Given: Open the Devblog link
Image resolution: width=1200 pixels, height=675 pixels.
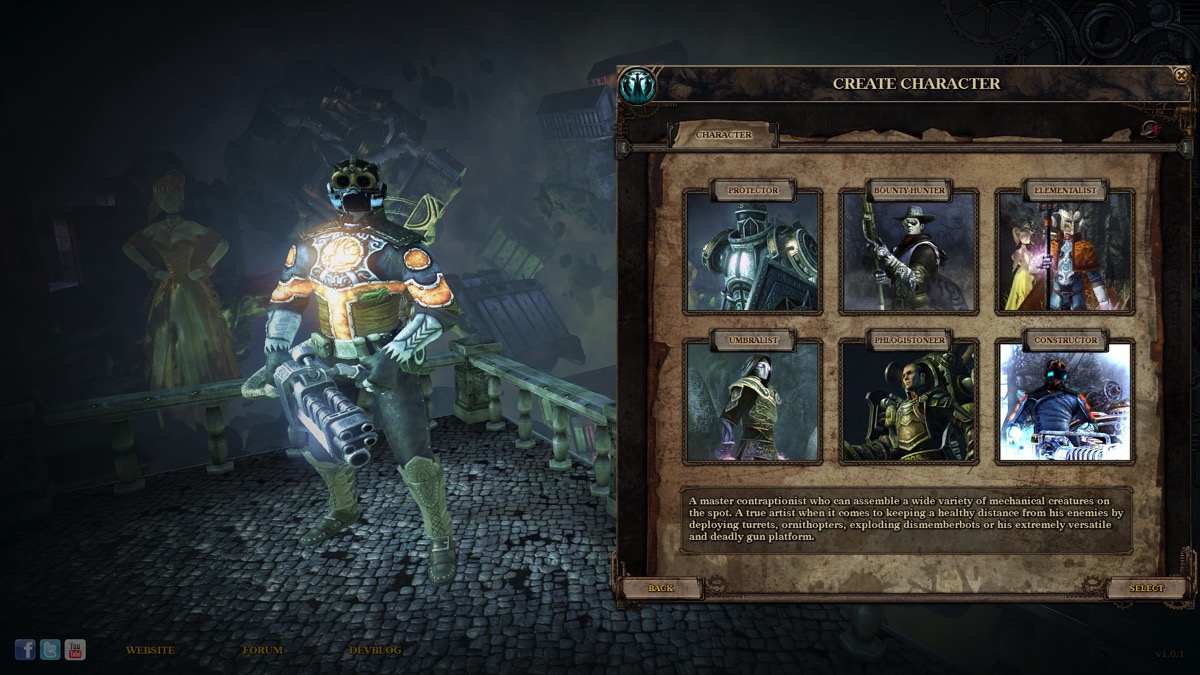Looking at the screenshot, I should pyautogui.click(x=375, y=650).
